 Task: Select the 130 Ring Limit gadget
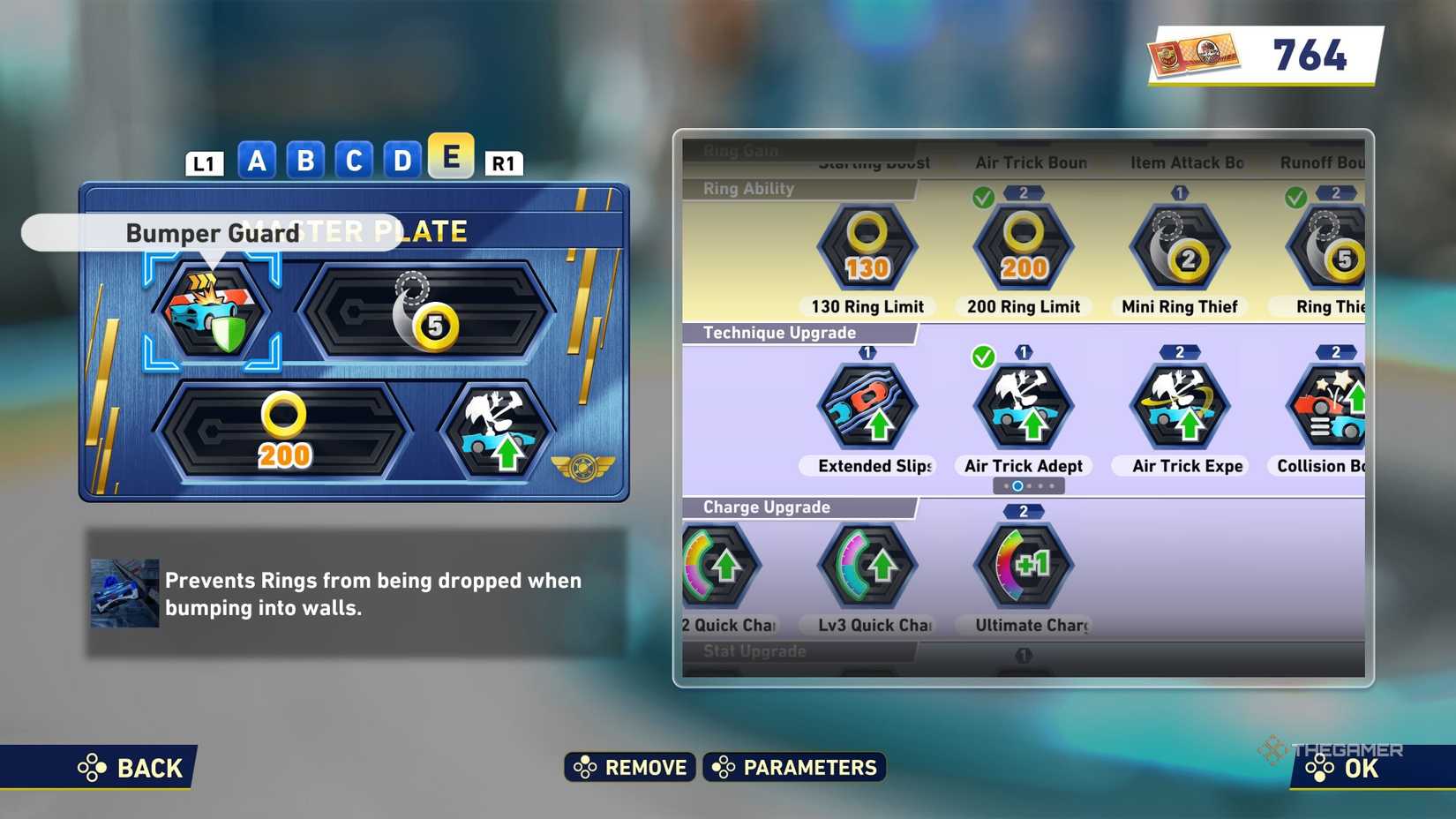pos(865,247)
